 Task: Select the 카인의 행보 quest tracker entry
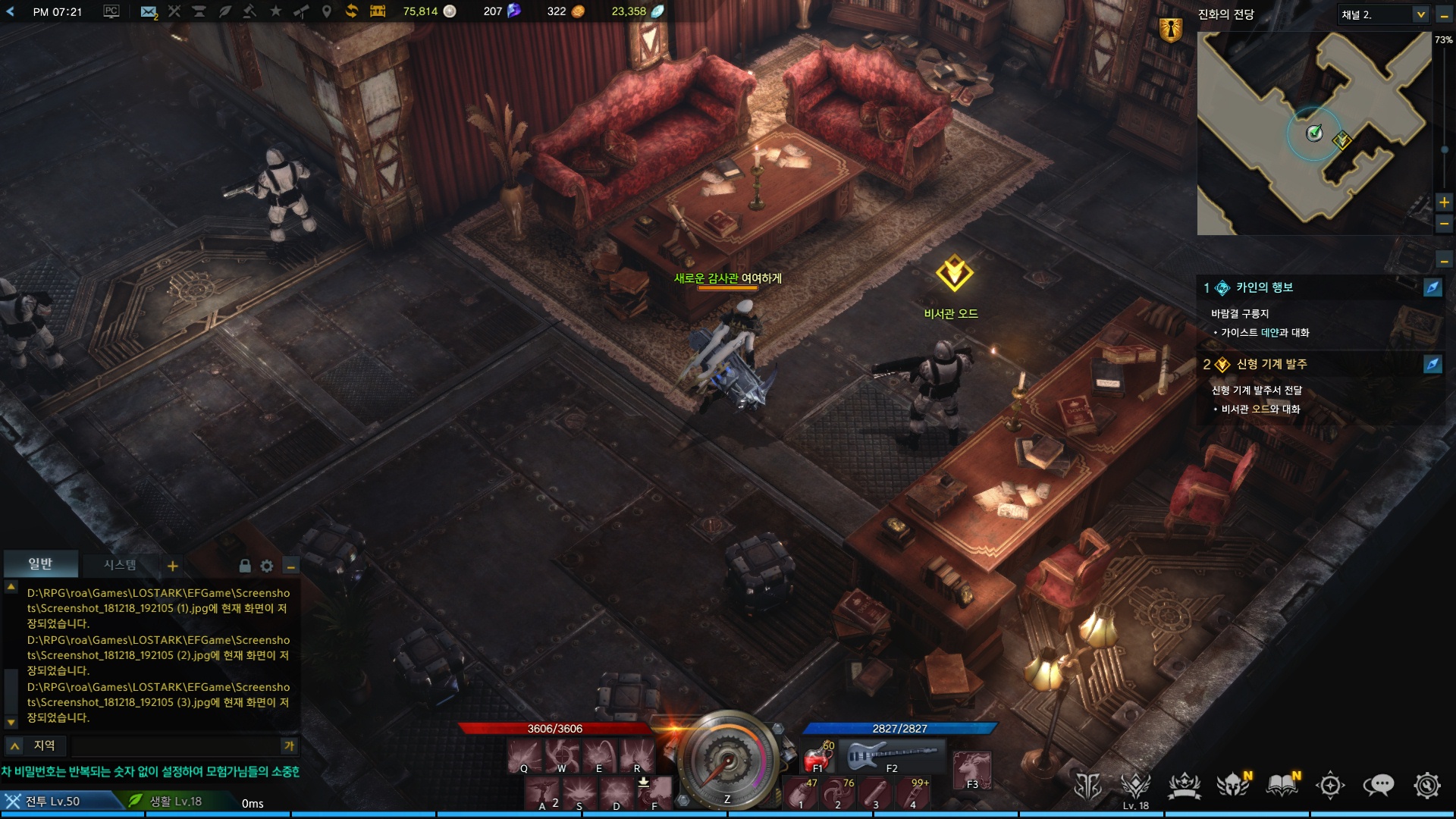(1264, 287)
